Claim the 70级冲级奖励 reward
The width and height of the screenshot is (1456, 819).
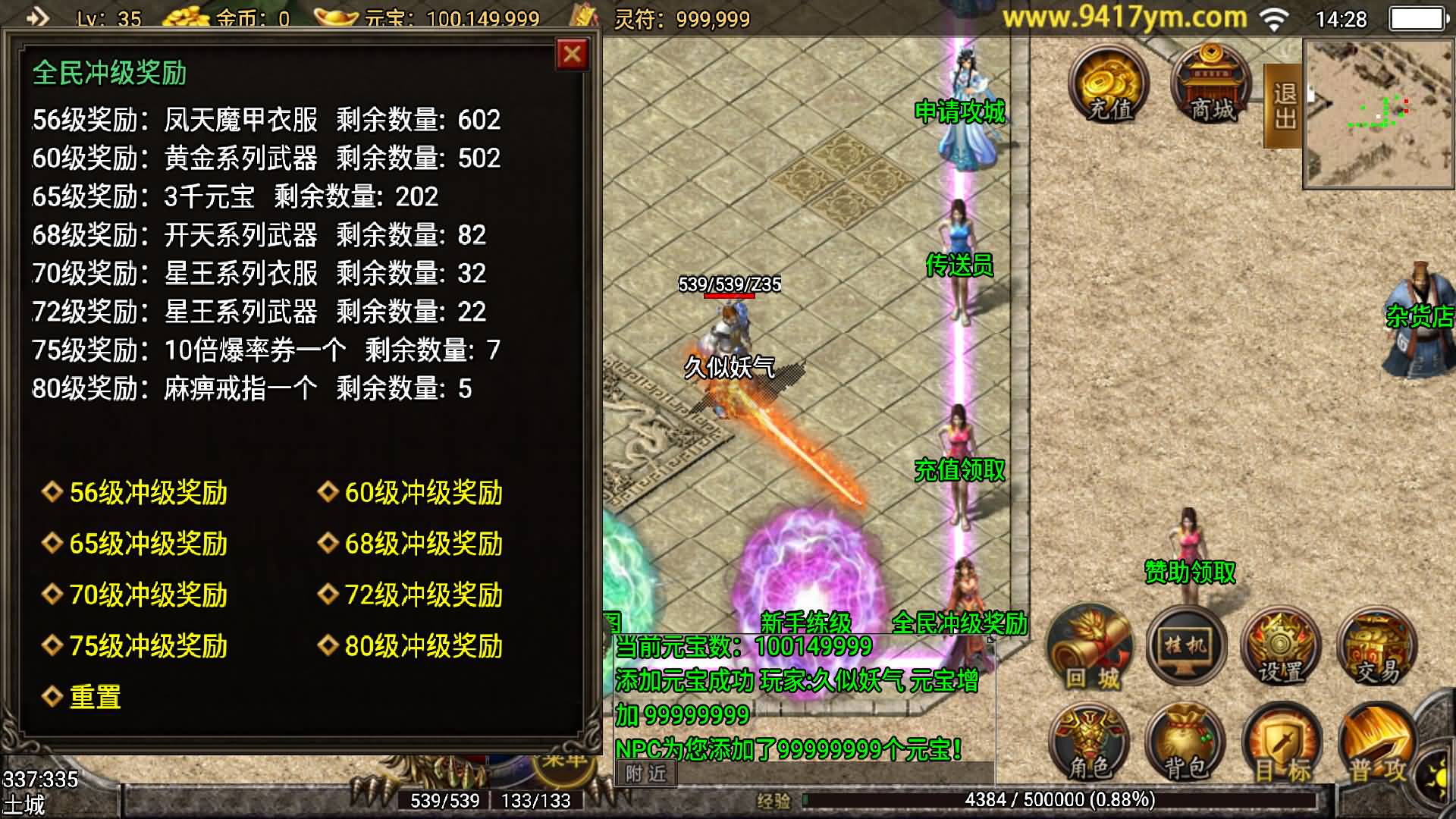148,595
